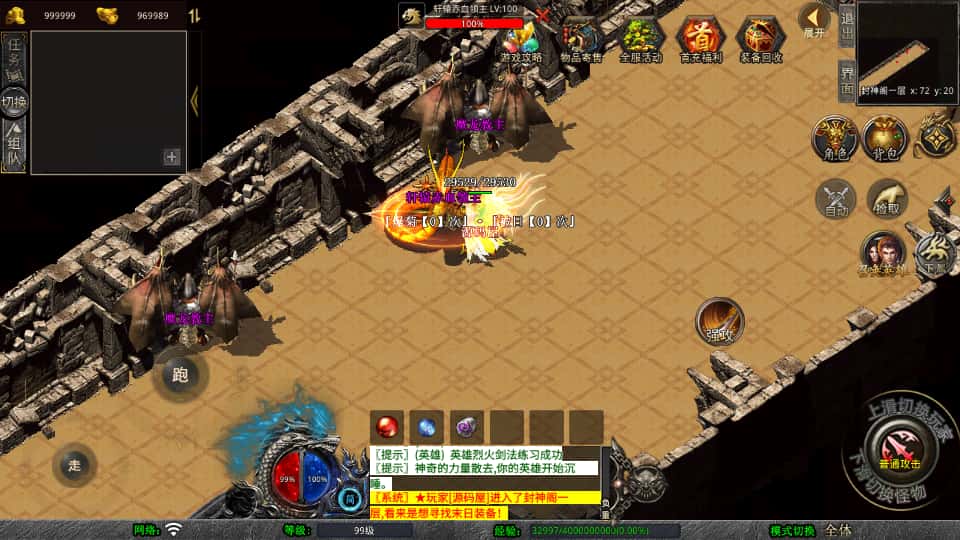Toggle the 展开 expand arrow button

click(x=815, y=20)
